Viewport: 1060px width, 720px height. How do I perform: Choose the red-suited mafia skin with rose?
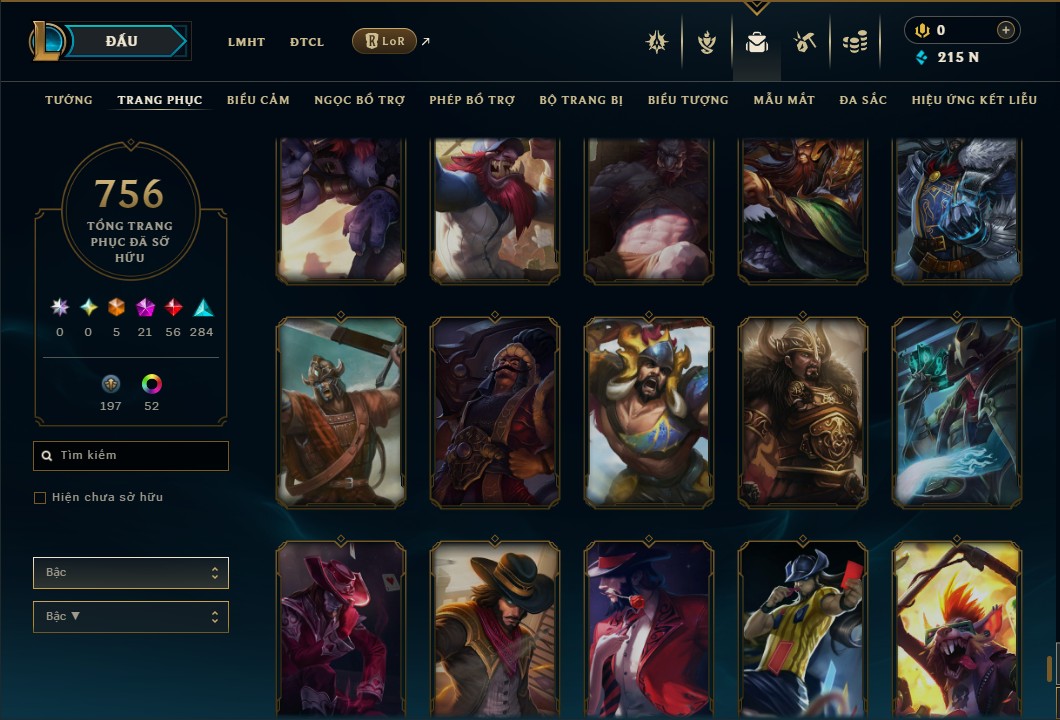[x=648, y=630]
